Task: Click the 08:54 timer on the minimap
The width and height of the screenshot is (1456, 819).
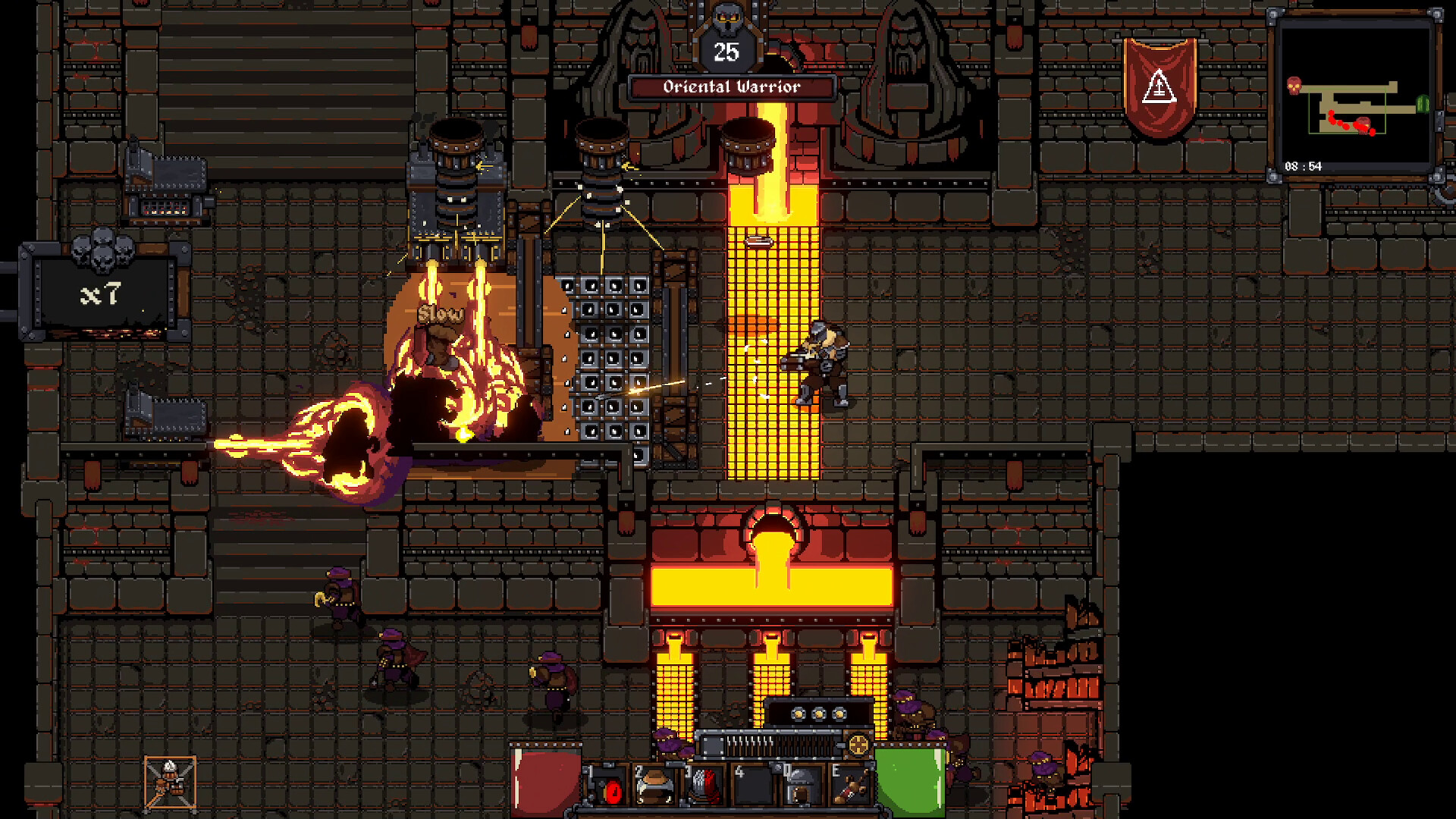Action: point(1303,166)
